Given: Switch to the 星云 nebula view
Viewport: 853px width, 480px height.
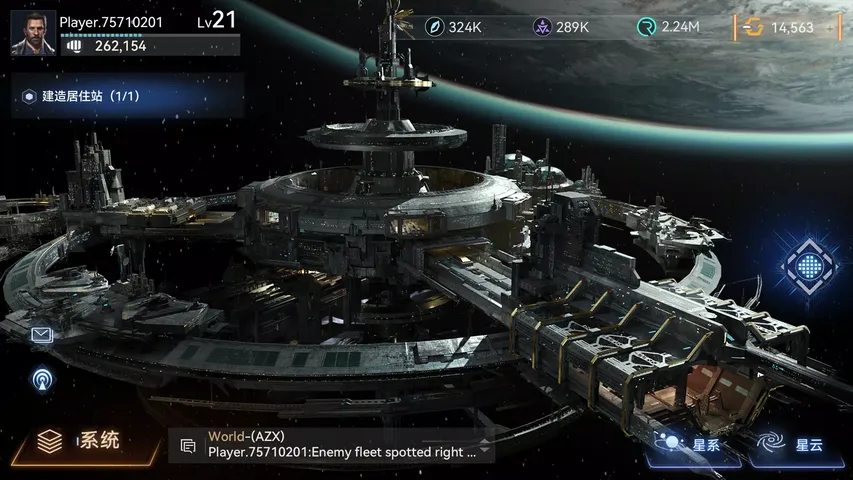Looking at the screenshot, I should (x=792, y=445).
